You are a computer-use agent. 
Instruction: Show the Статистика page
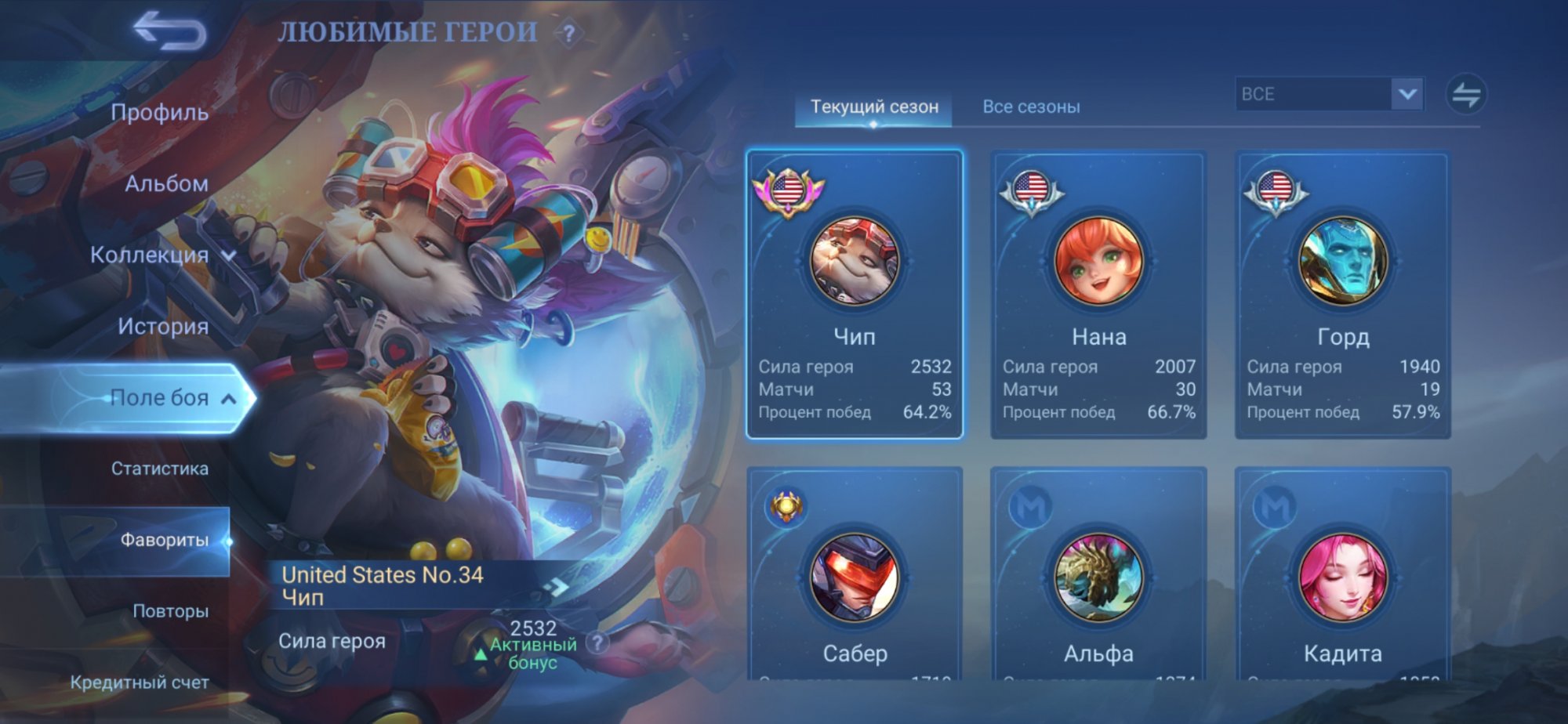click(160, 469)
